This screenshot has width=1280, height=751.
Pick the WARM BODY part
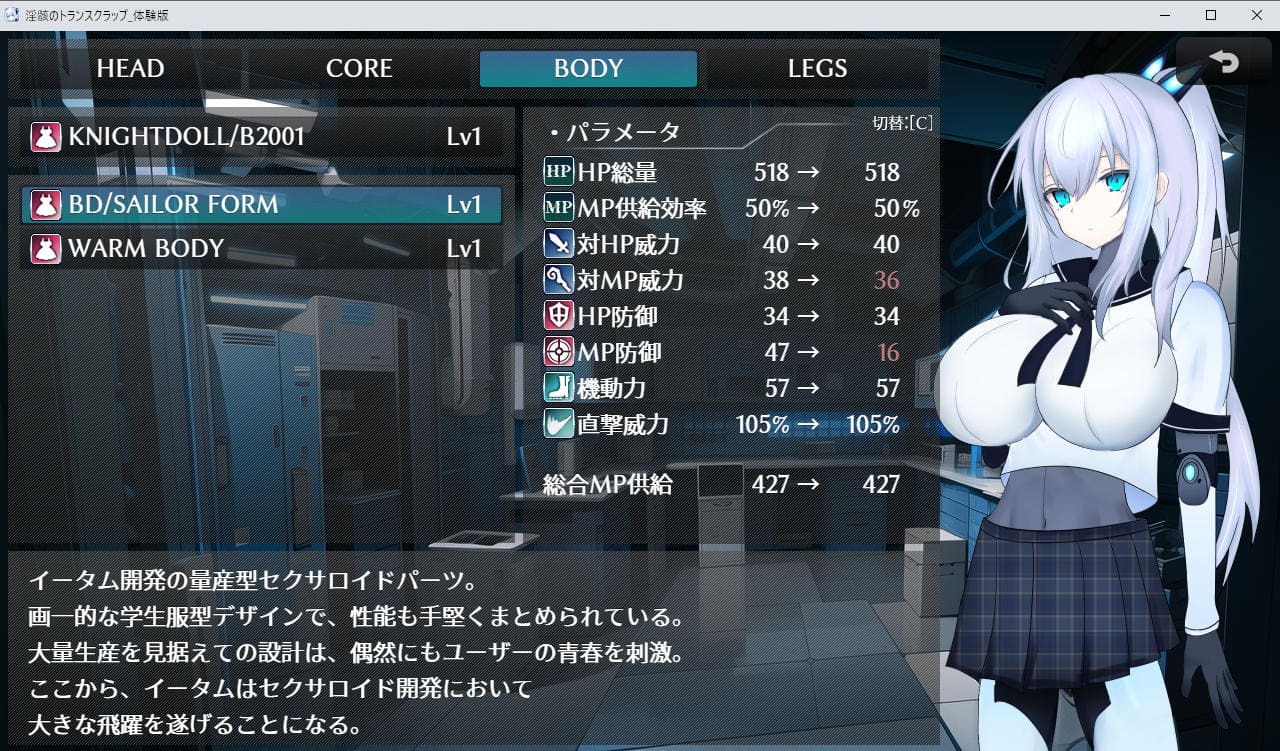262,249
